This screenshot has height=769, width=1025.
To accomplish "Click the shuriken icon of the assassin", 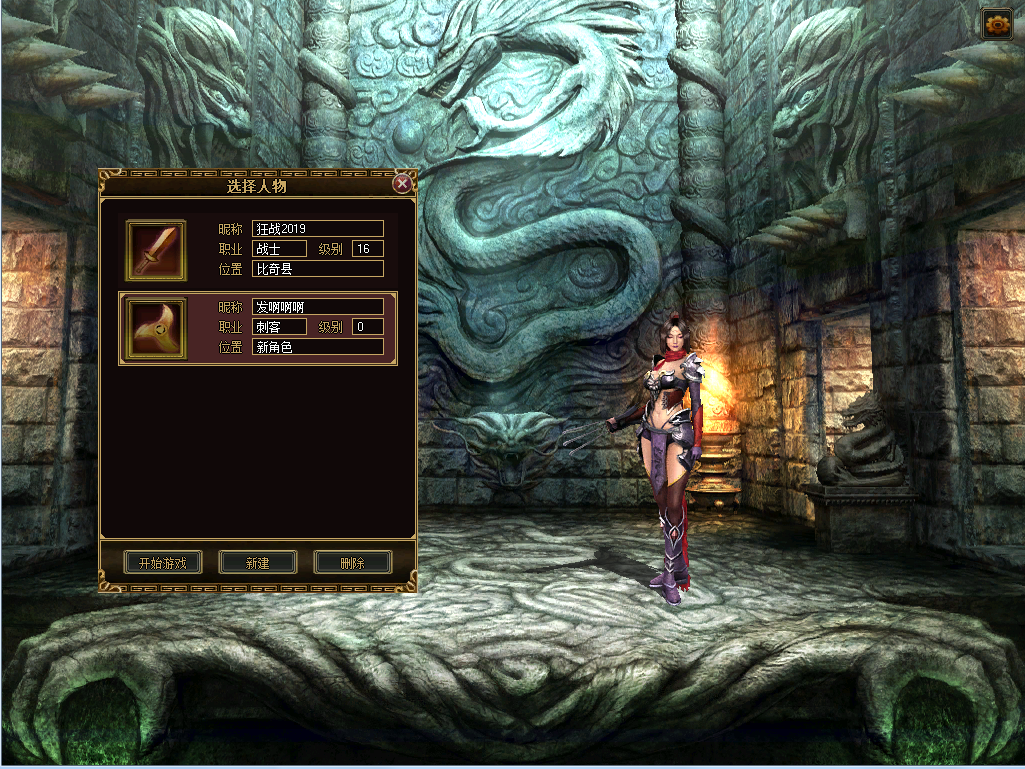I will tap(155, 328).
